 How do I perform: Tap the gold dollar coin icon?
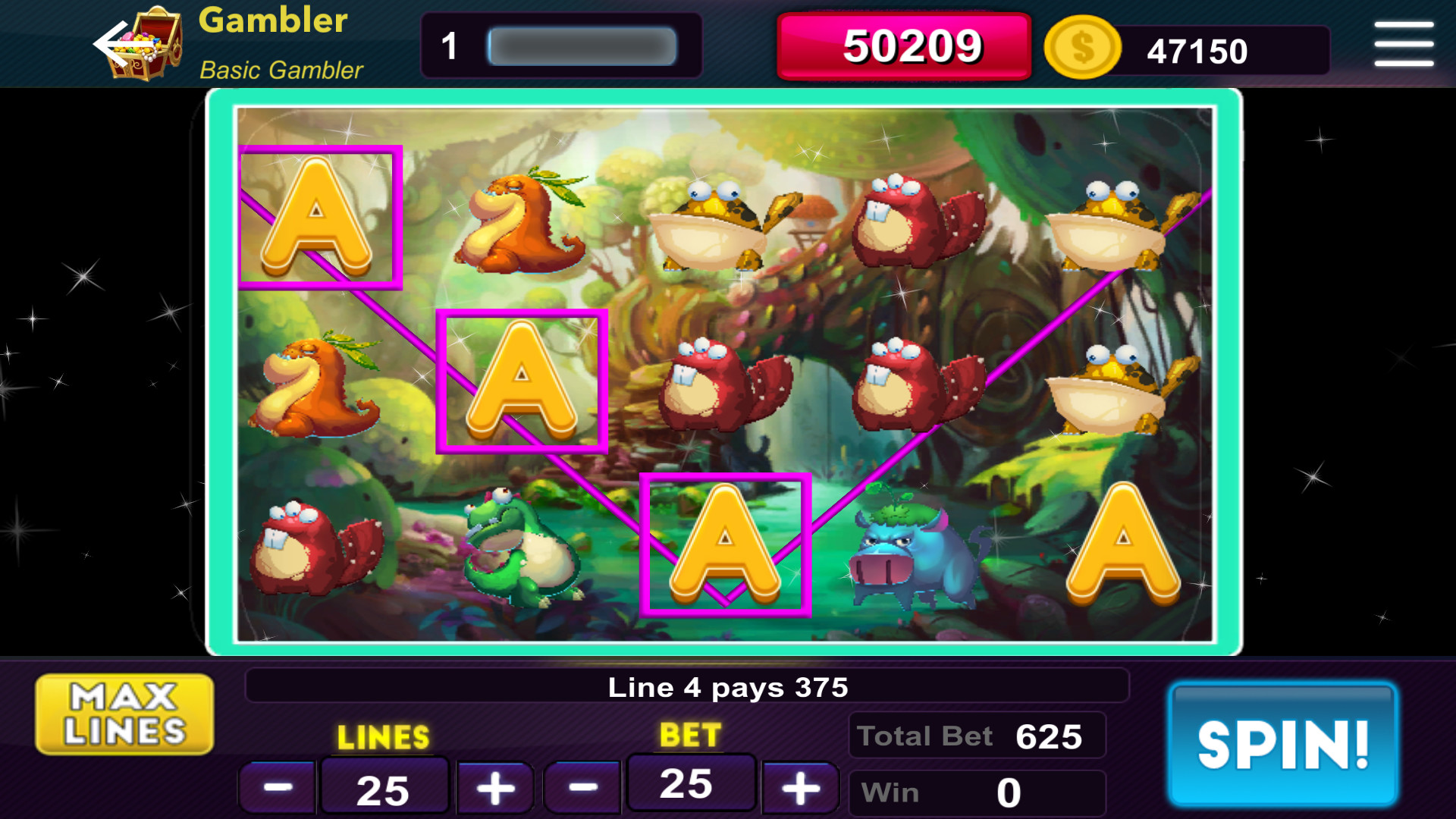tap(1082, 48)
